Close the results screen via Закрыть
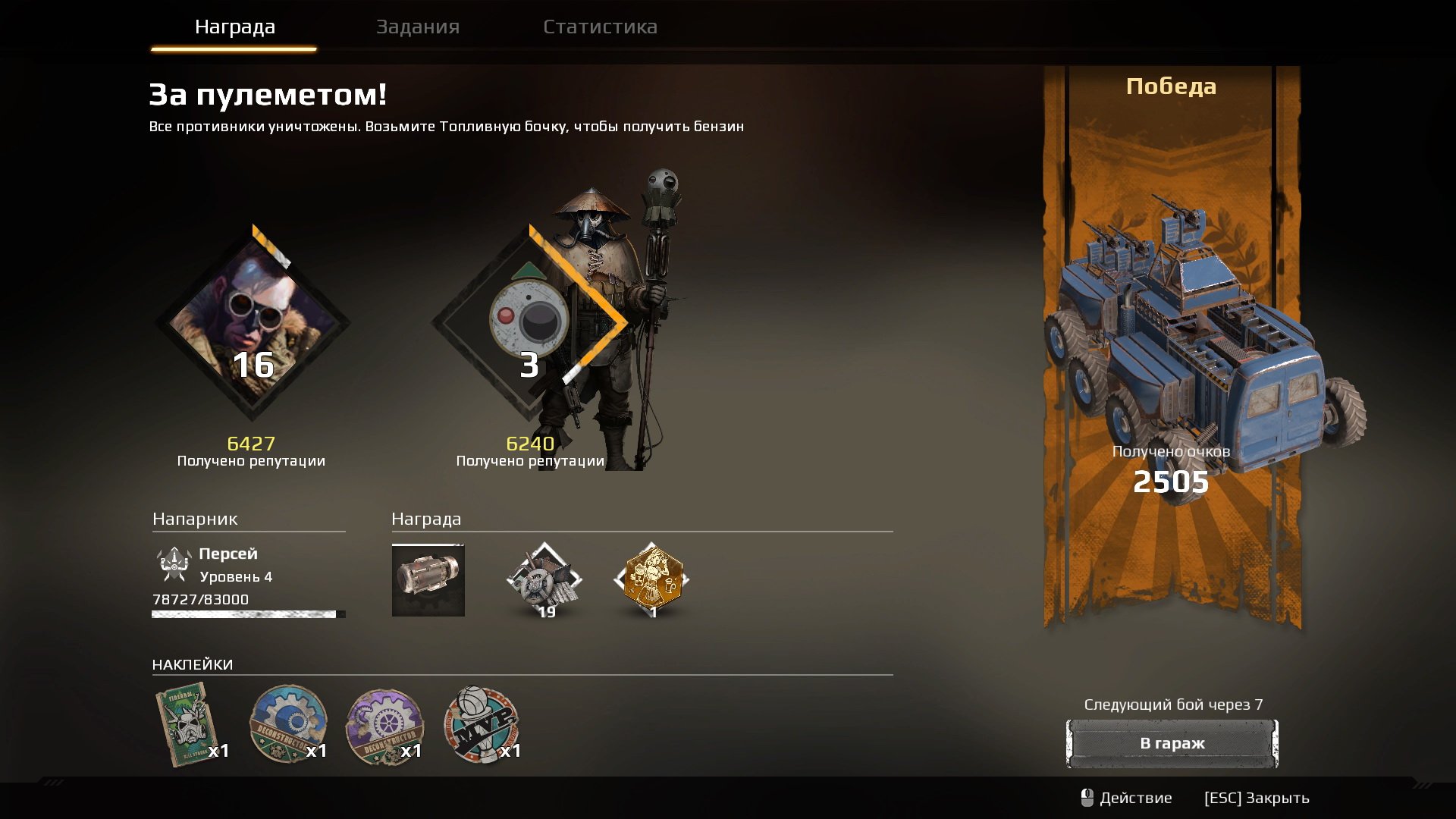Viewport: 1456px width, 819px height. [1256, 798]
